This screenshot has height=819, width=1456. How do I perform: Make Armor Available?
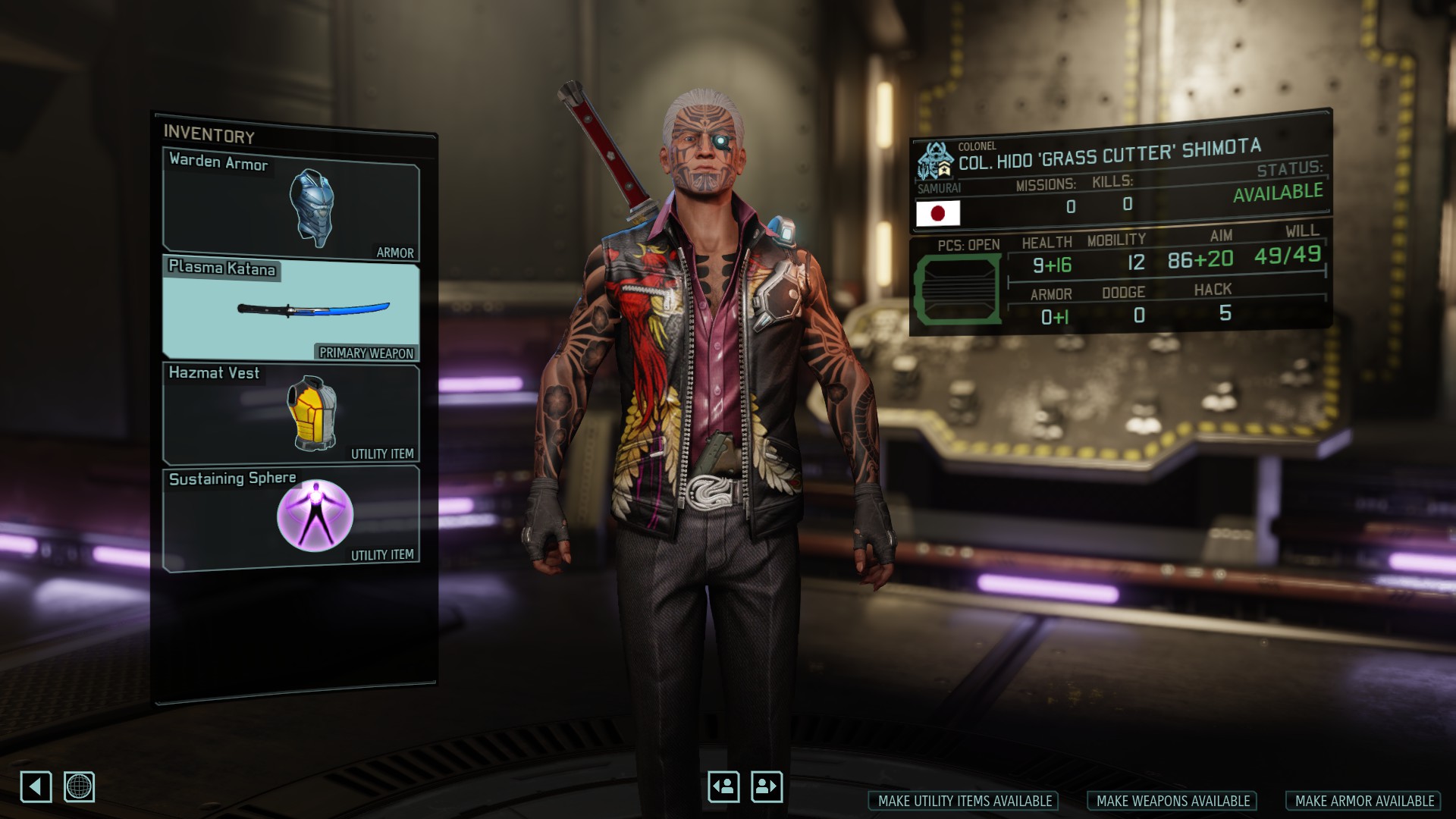[1363, 801]
